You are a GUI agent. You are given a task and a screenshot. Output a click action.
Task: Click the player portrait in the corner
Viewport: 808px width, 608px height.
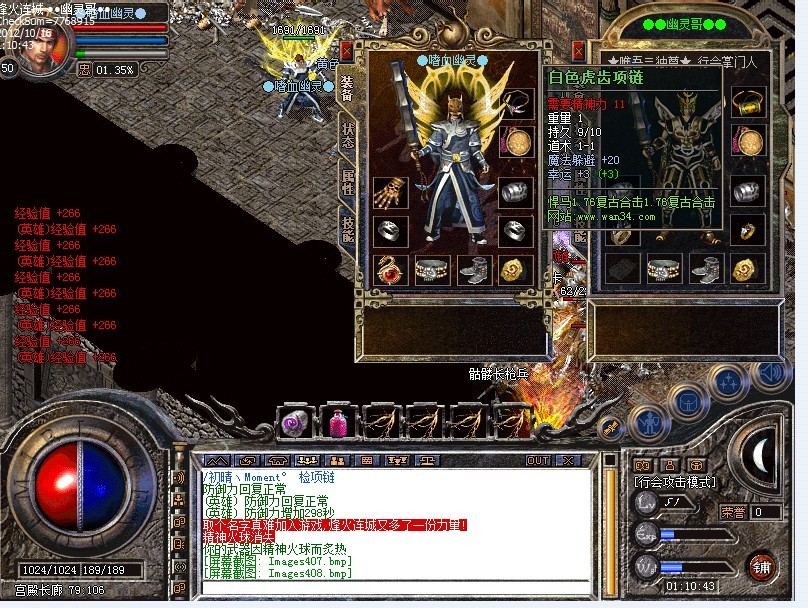click(44, 45)
